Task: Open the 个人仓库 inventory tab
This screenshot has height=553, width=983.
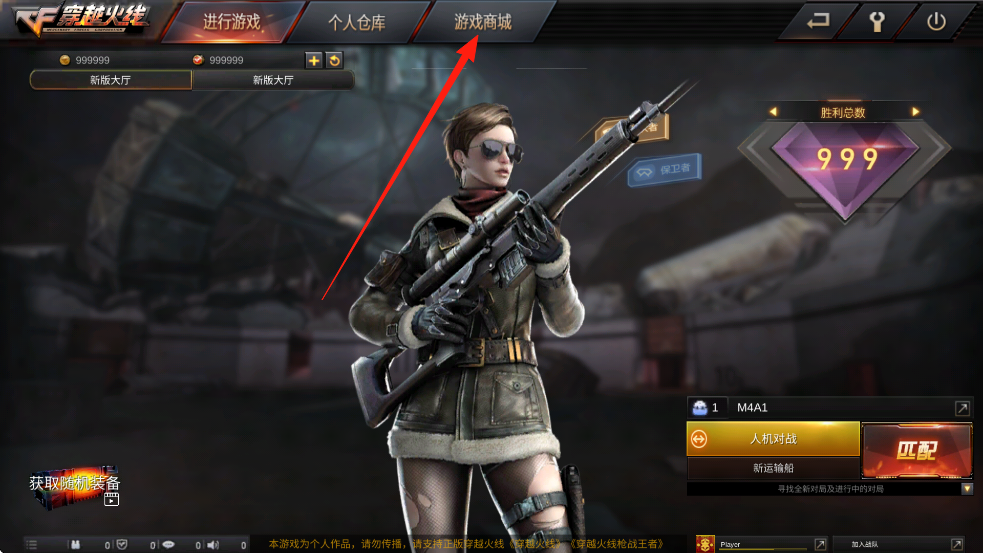Action: pos(357,22)
